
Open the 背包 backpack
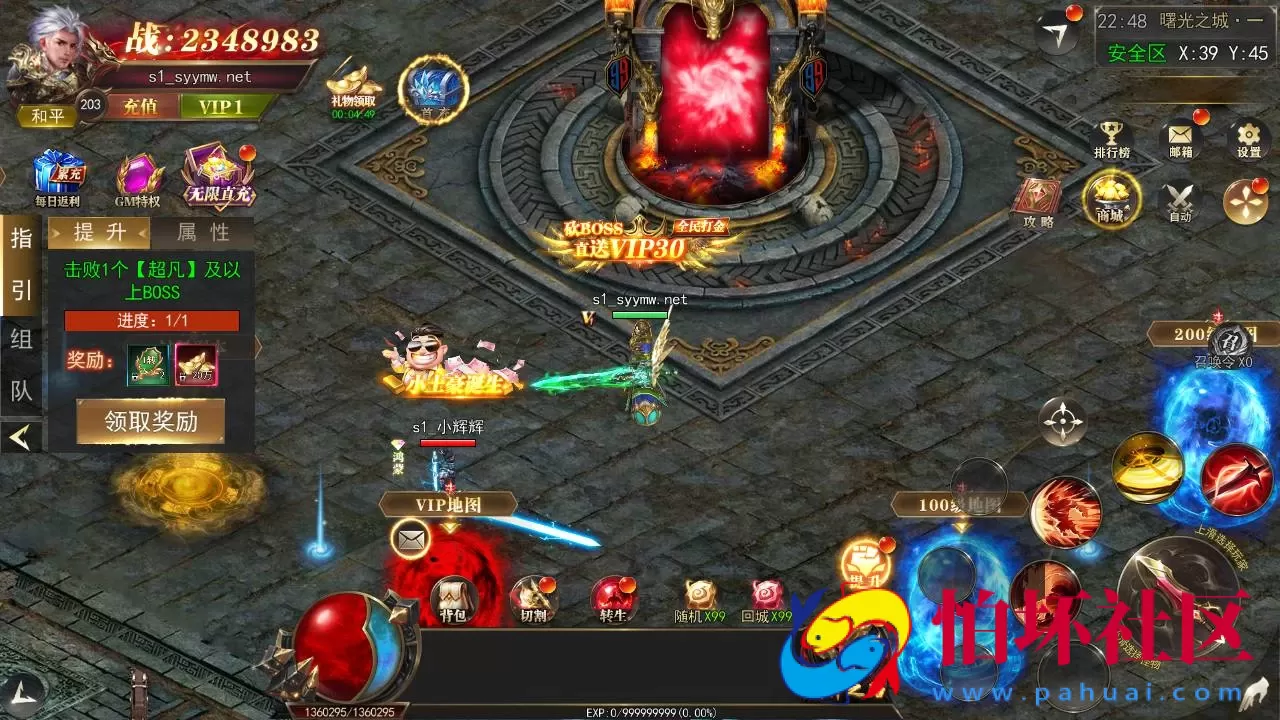(453, 598)
